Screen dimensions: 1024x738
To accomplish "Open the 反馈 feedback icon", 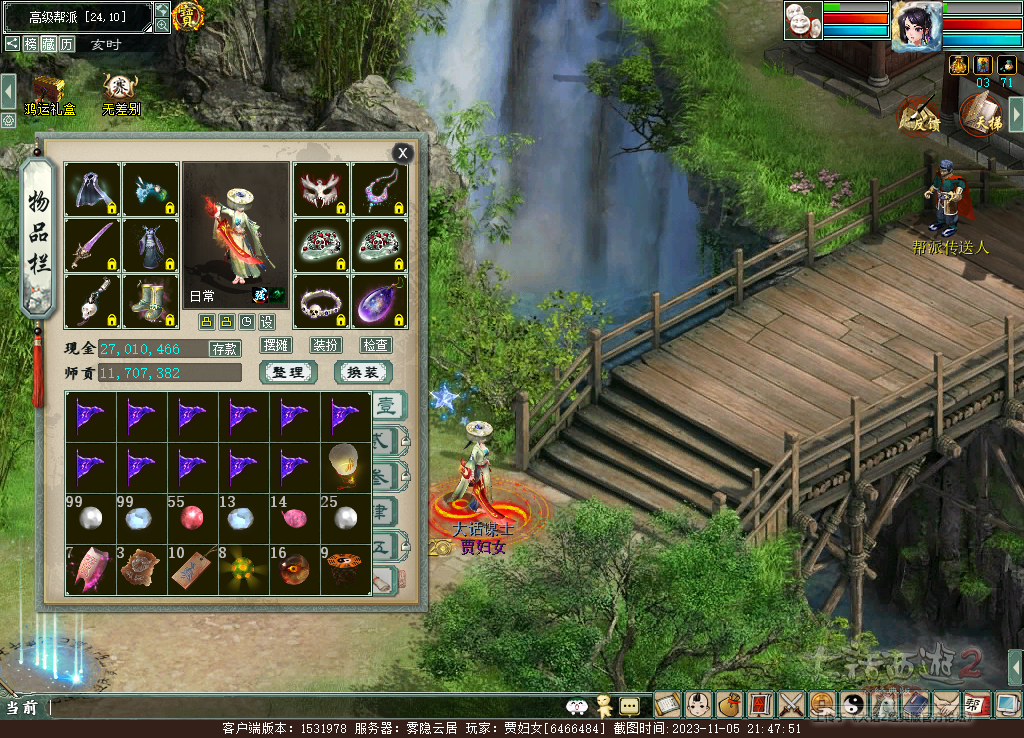I will (918, 114).
